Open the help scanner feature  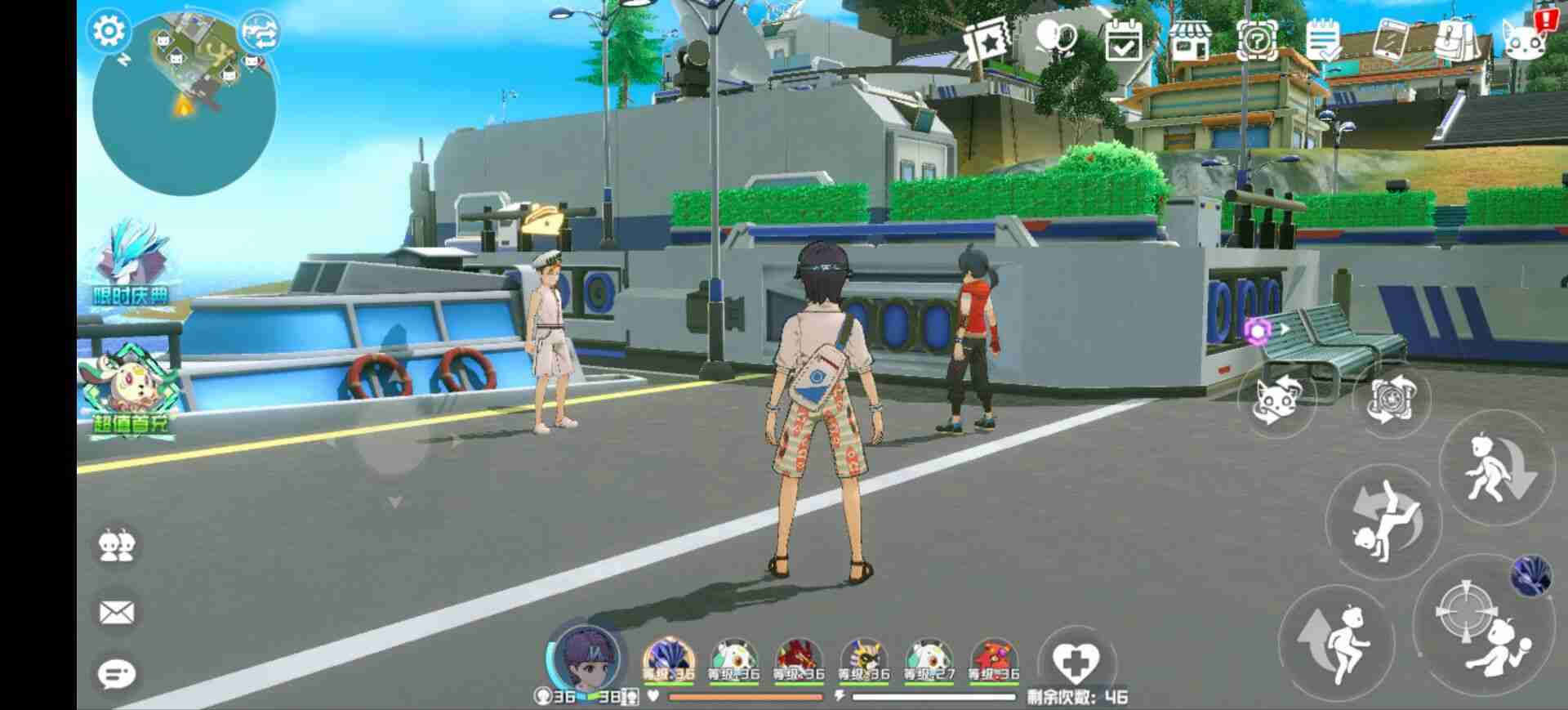click(x=1258, y=38)
